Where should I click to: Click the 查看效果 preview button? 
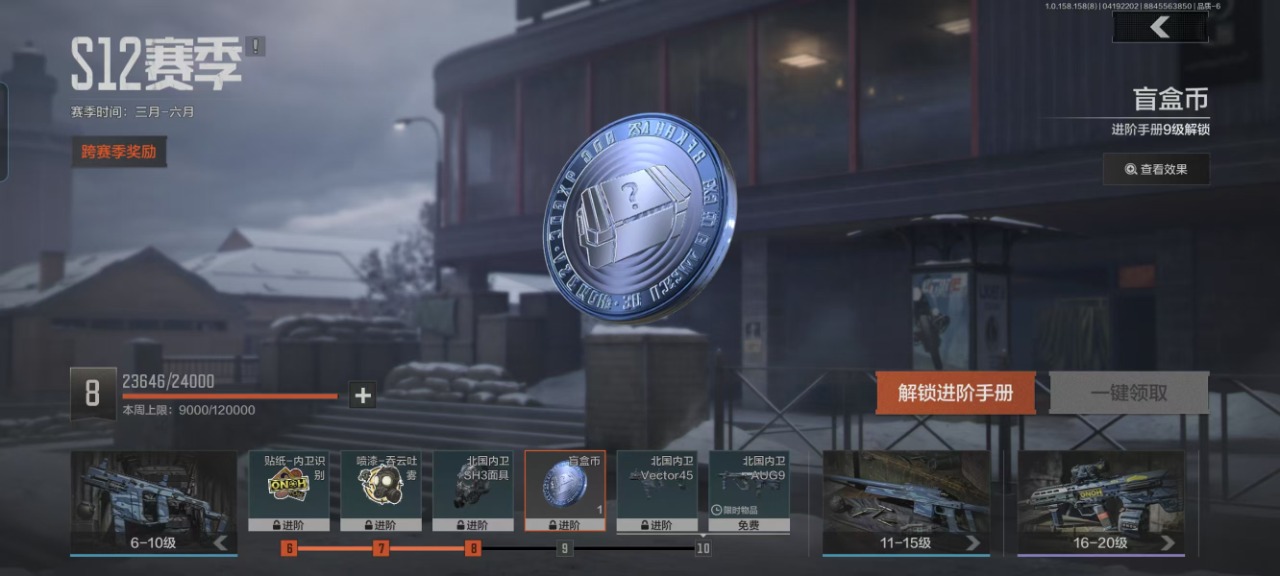tap(1156, 169)
